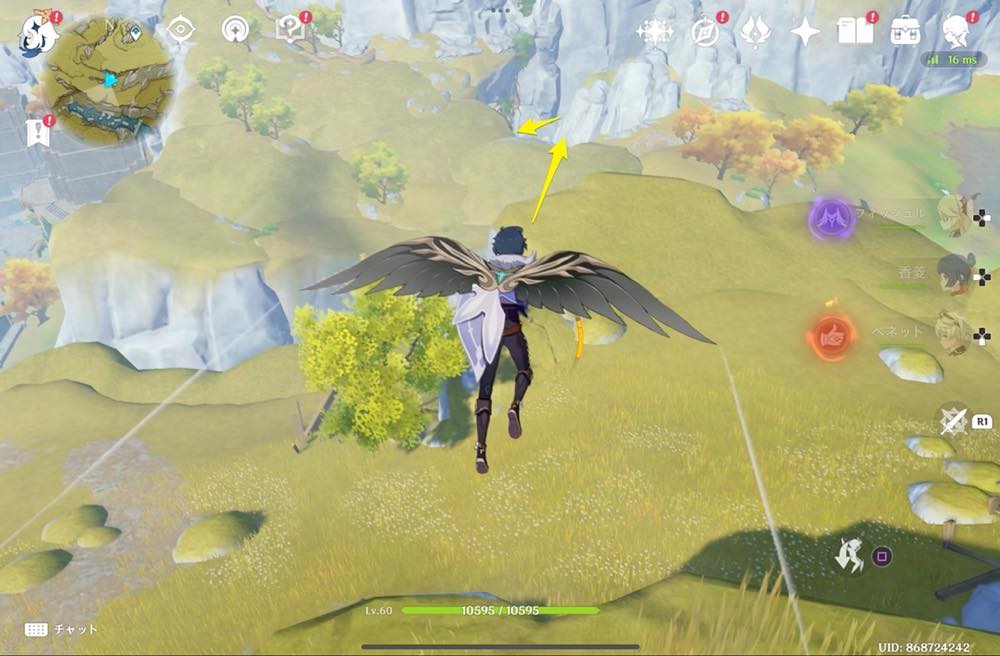Tap the concentric-arcs star icon
This screenshot has width=1000, height=656.
236,29
